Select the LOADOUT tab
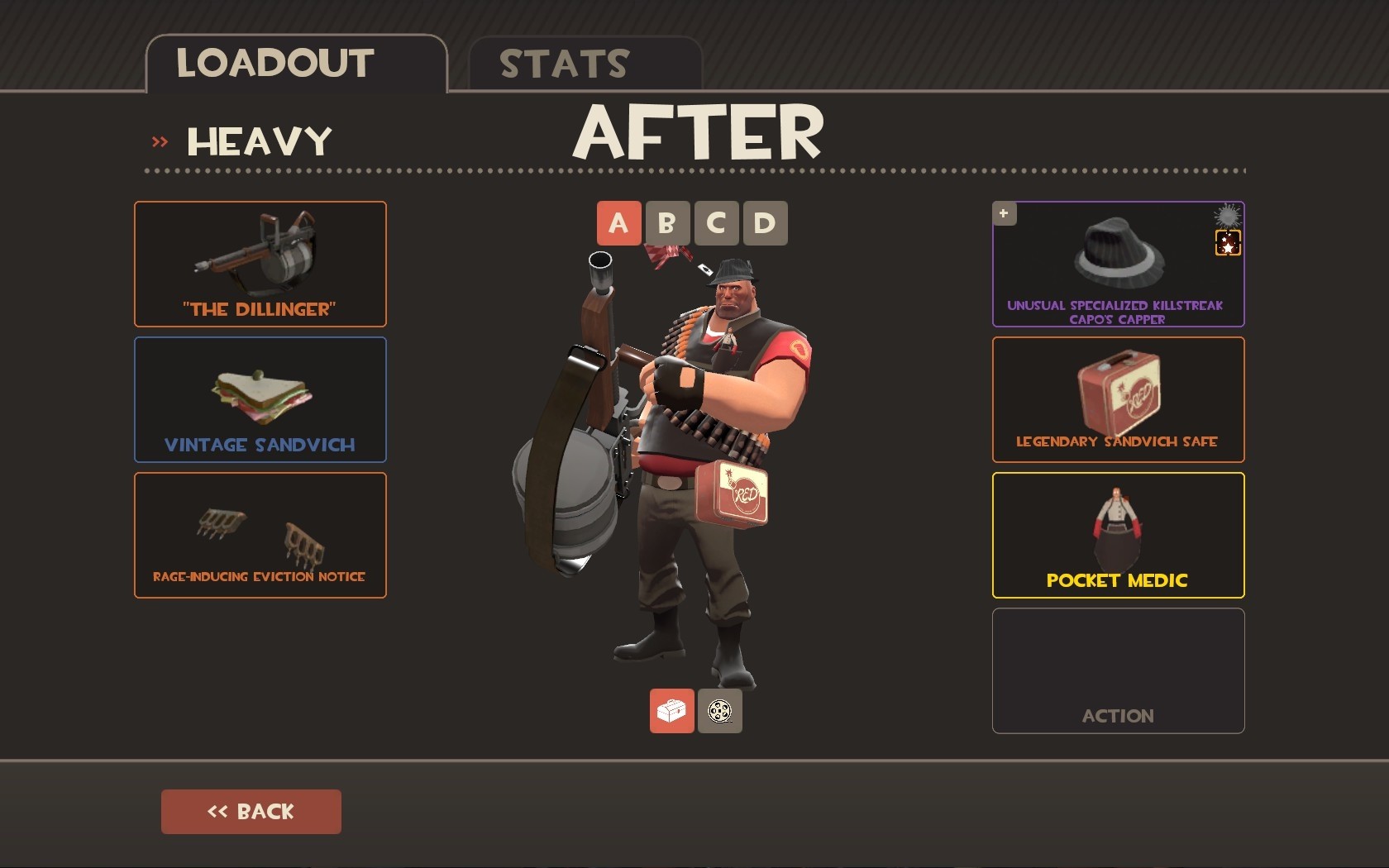Image resolution: width=1389 pixels, height=868 pixels. [x=275, y=62]
